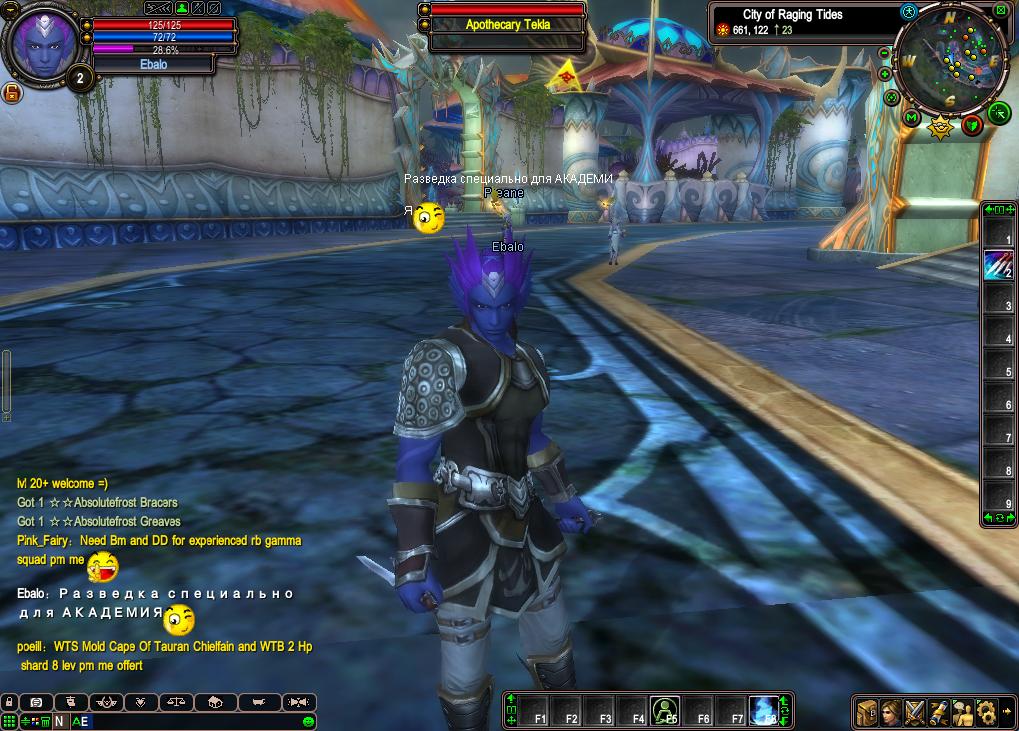Open the quest scroll menu
Image resolution: width=1019 pixels, height=731 pixels.
point(939,712)
